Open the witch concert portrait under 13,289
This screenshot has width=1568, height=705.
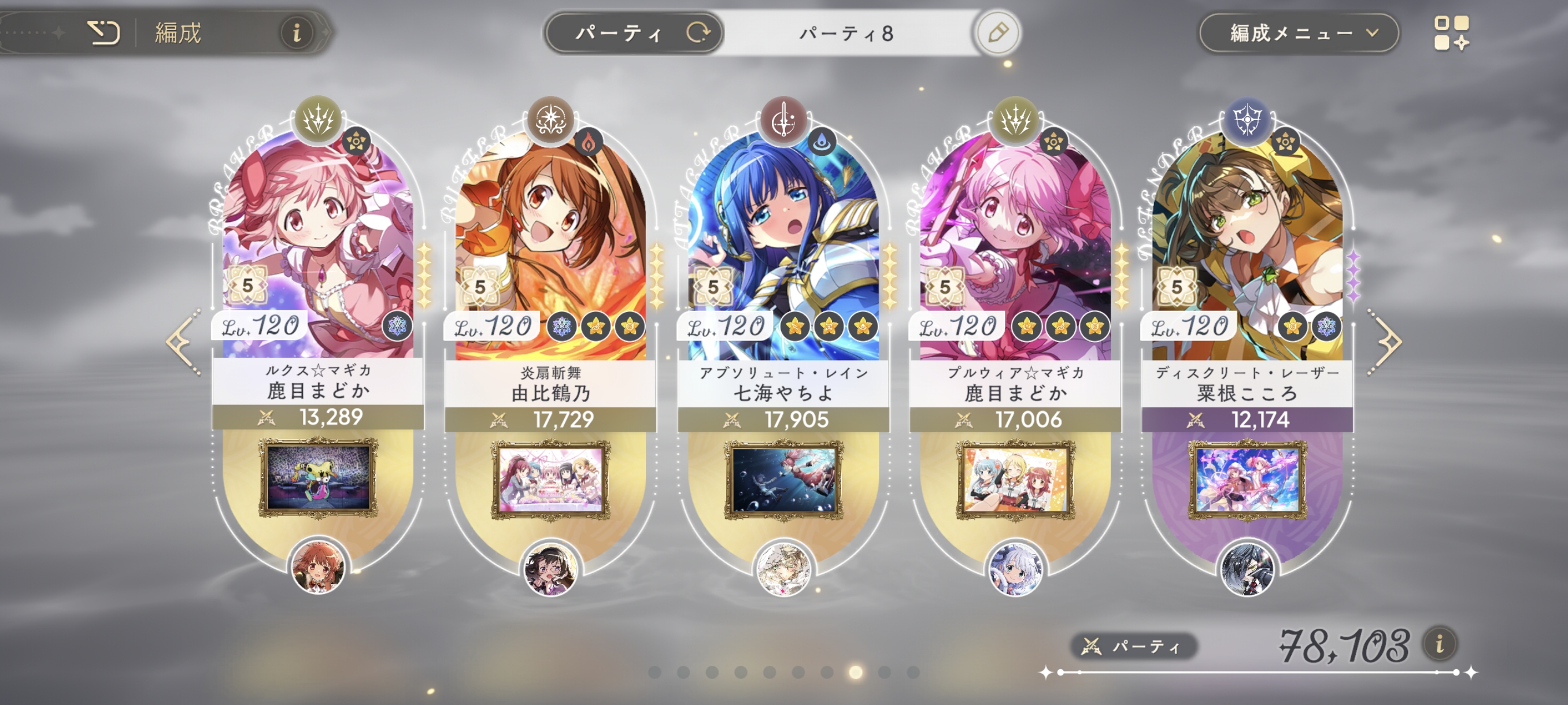318,478
